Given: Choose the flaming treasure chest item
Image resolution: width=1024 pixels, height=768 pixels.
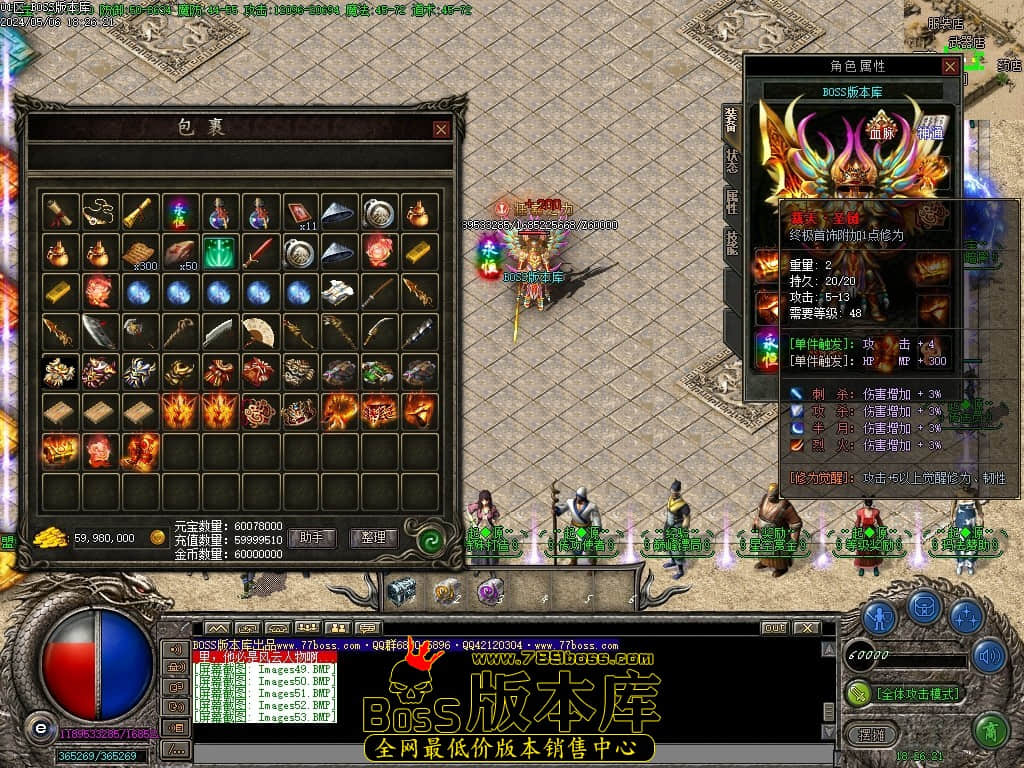Looking at the screenshot, I should [x=59, y=451].
